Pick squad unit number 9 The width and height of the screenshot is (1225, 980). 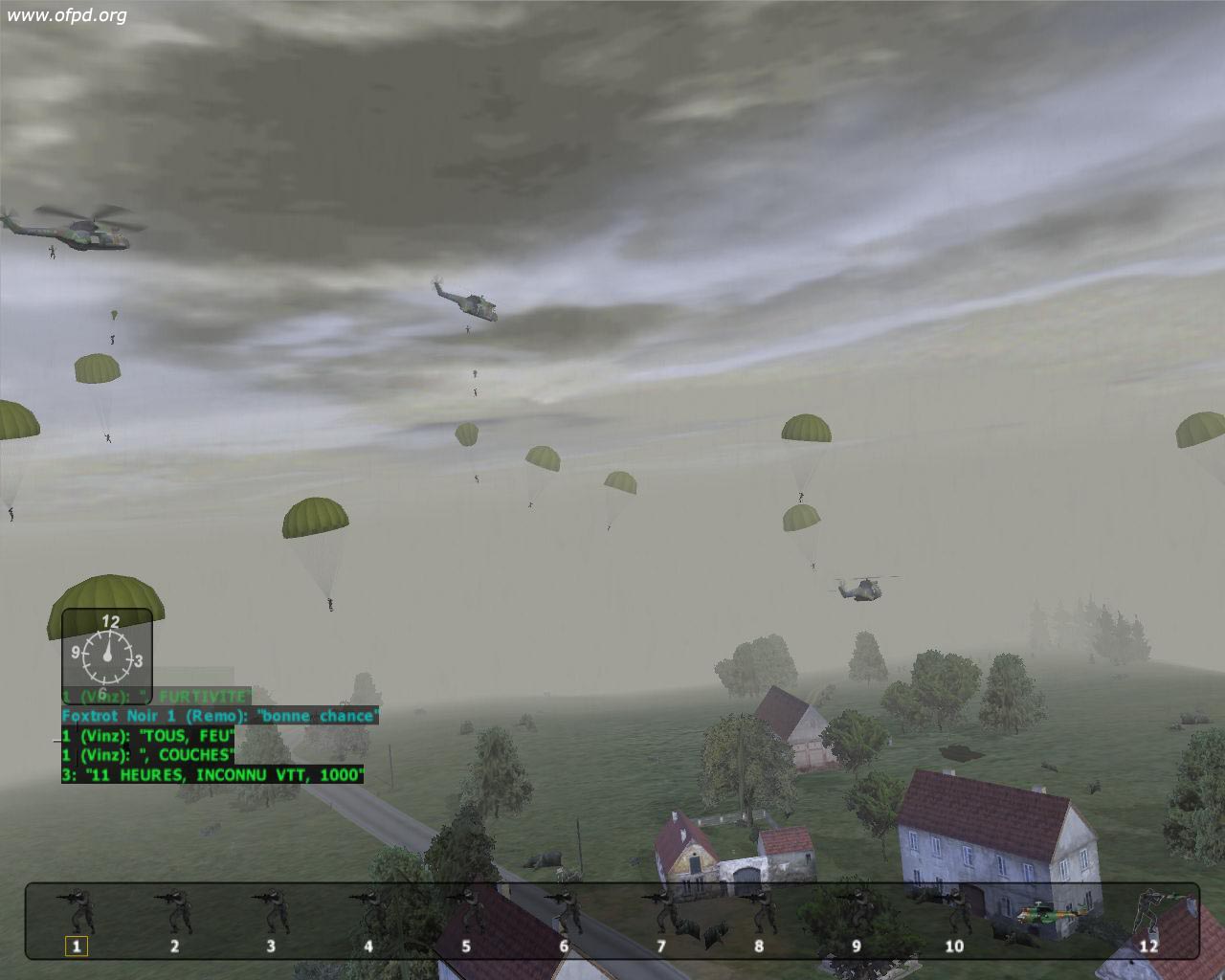pyautogui.click(x=857, y=913)
